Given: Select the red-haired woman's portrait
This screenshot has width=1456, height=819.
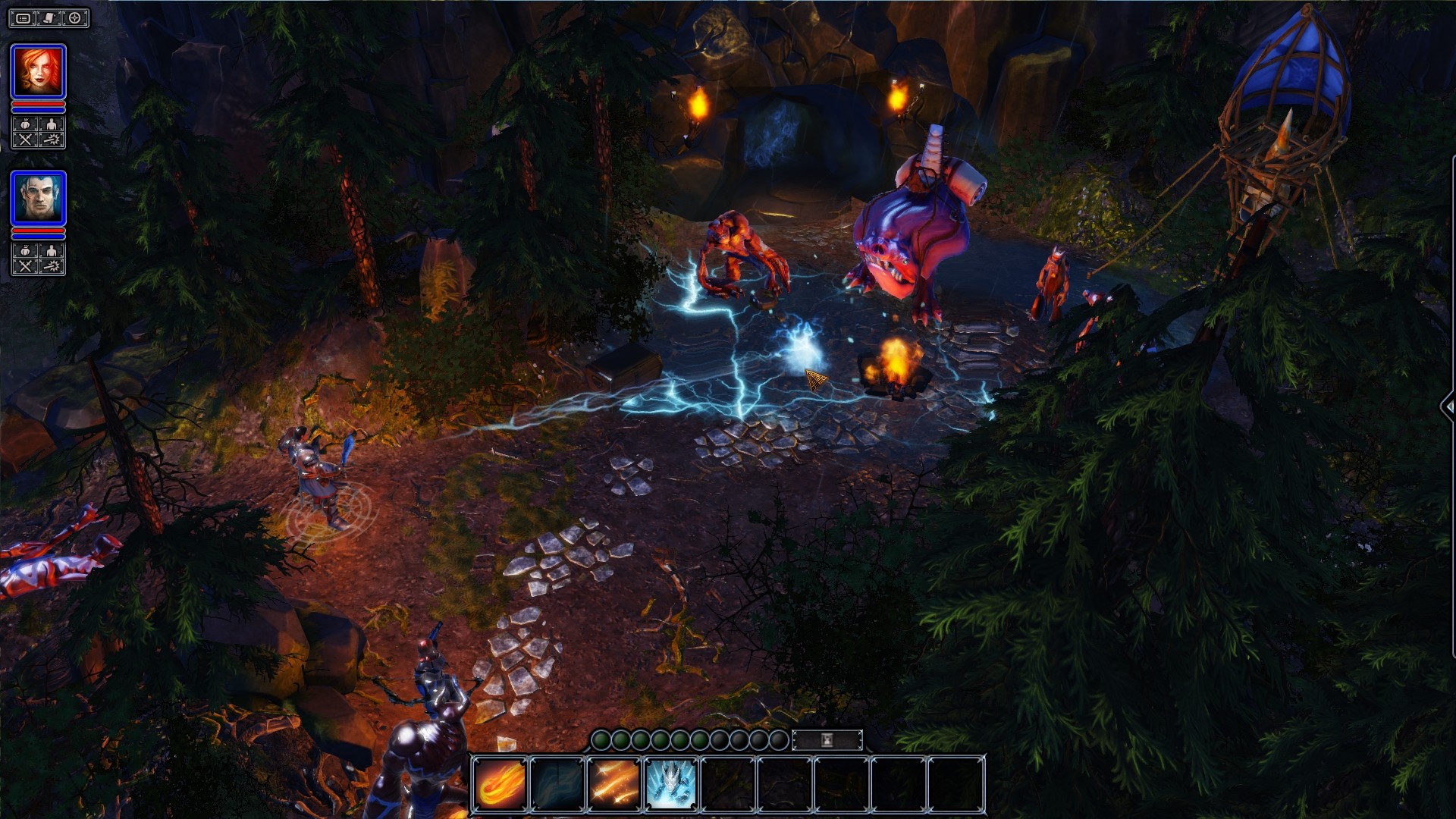Looking at the screenshot, I should click(37, 70).
